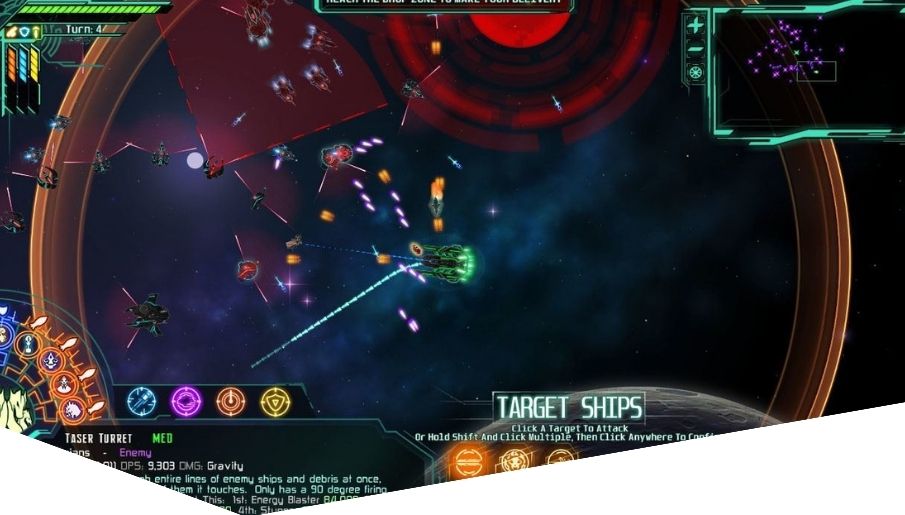Choose the orange power-symbol ability icon
This screenshot has height=515, width=905.
tap(231, 401)
